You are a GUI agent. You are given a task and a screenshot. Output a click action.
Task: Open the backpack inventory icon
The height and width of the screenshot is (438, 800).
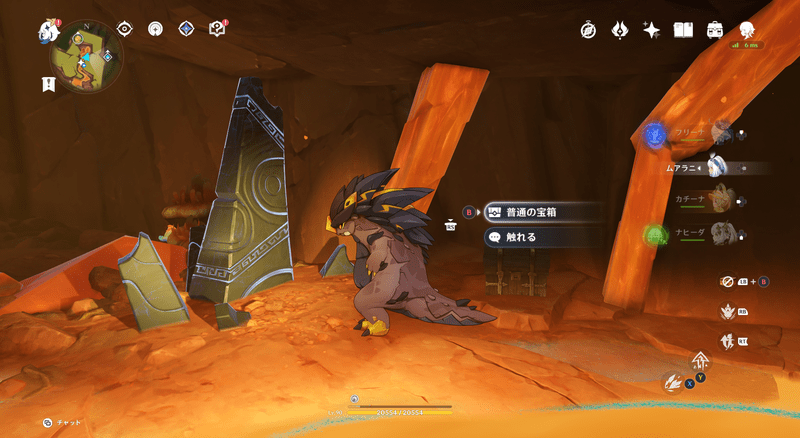715,30
